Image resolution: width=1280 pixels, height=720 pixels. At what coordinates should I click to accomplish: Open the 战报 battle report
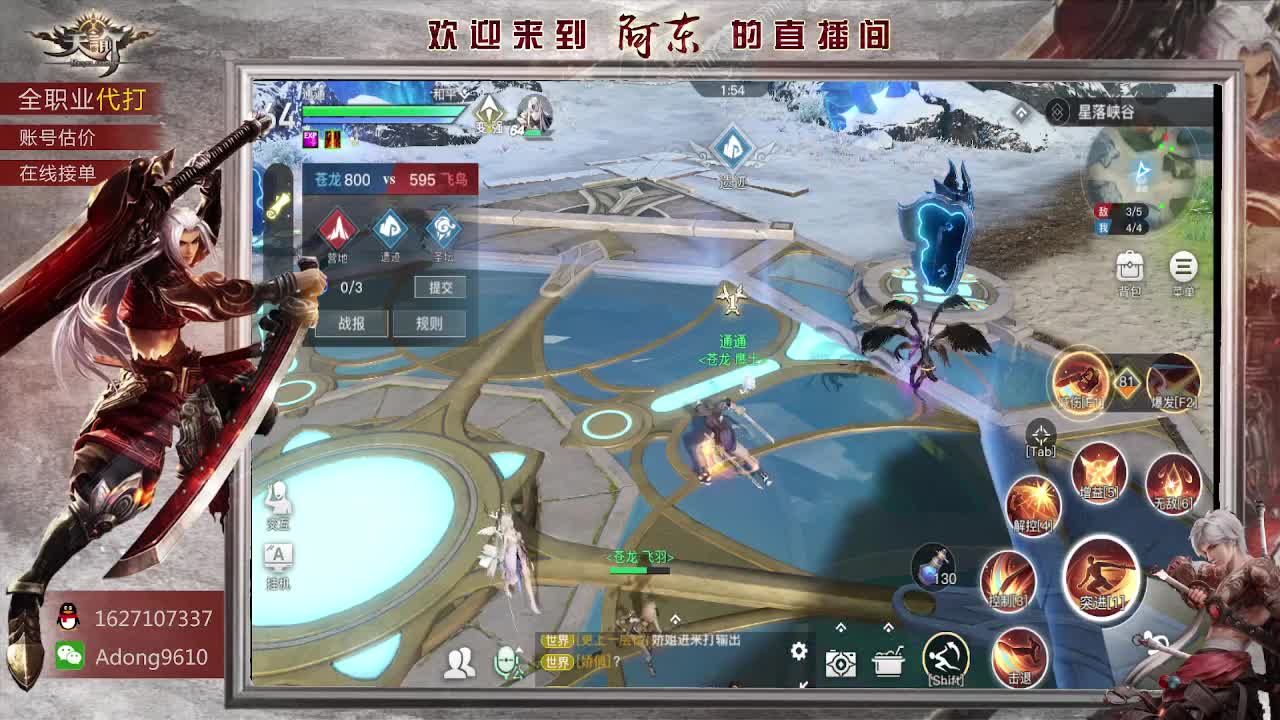[350, 322]
